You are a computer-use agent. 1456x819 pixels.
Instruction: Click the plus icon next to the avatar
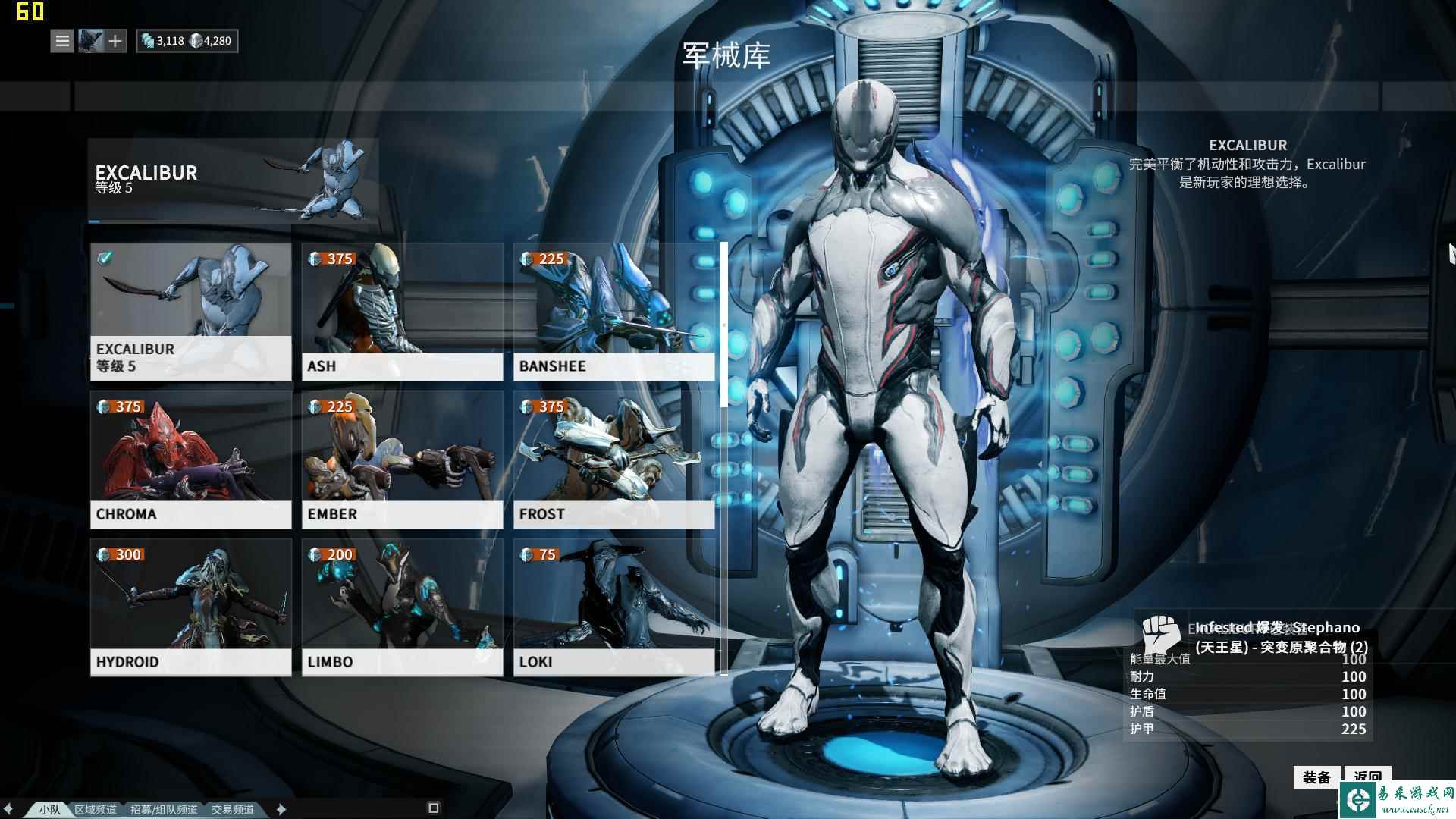tap(116, 41)
